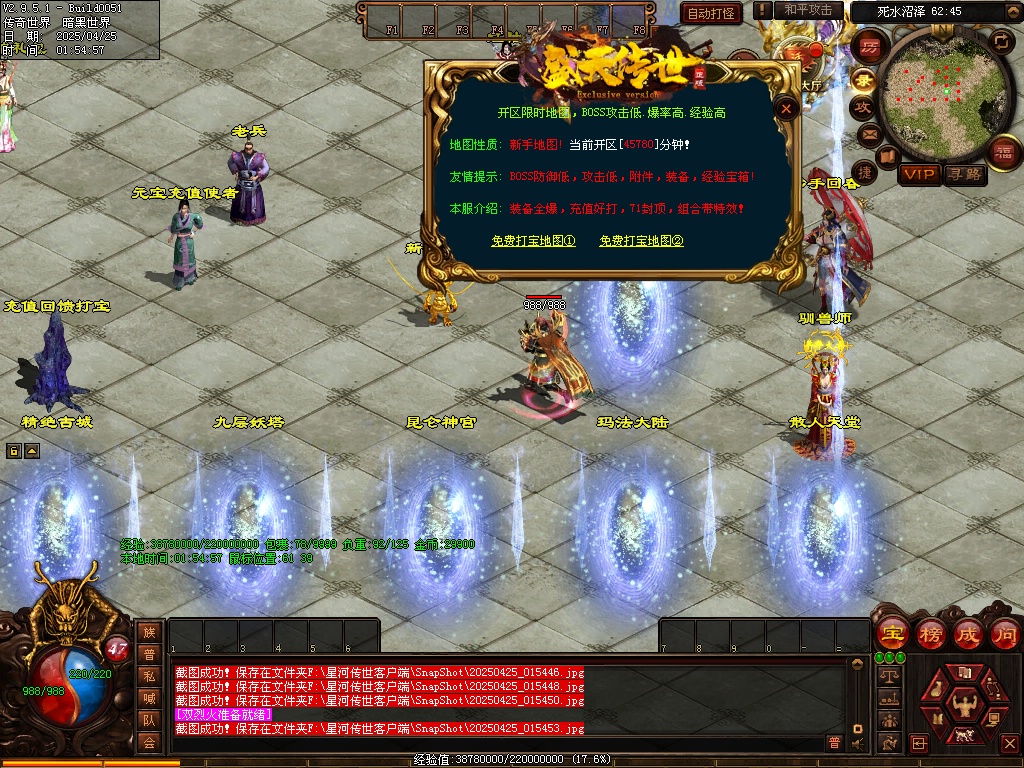The width and height of the screenshot is (1024, 768).
Task: Open the mail envelope icon
Action: [869, 133]
